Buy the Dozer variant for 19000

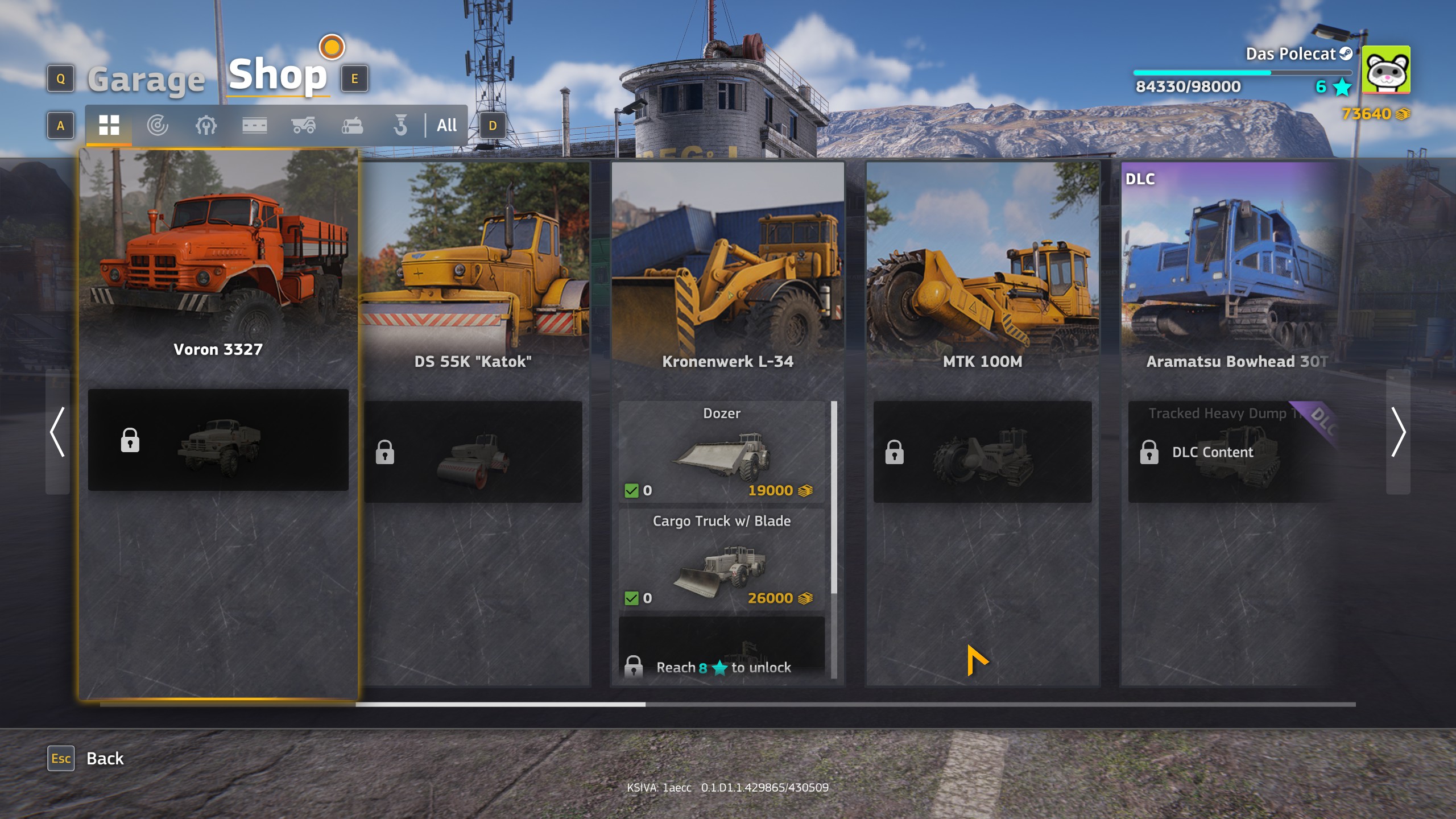pyautogui.click(x=721, y=452)
